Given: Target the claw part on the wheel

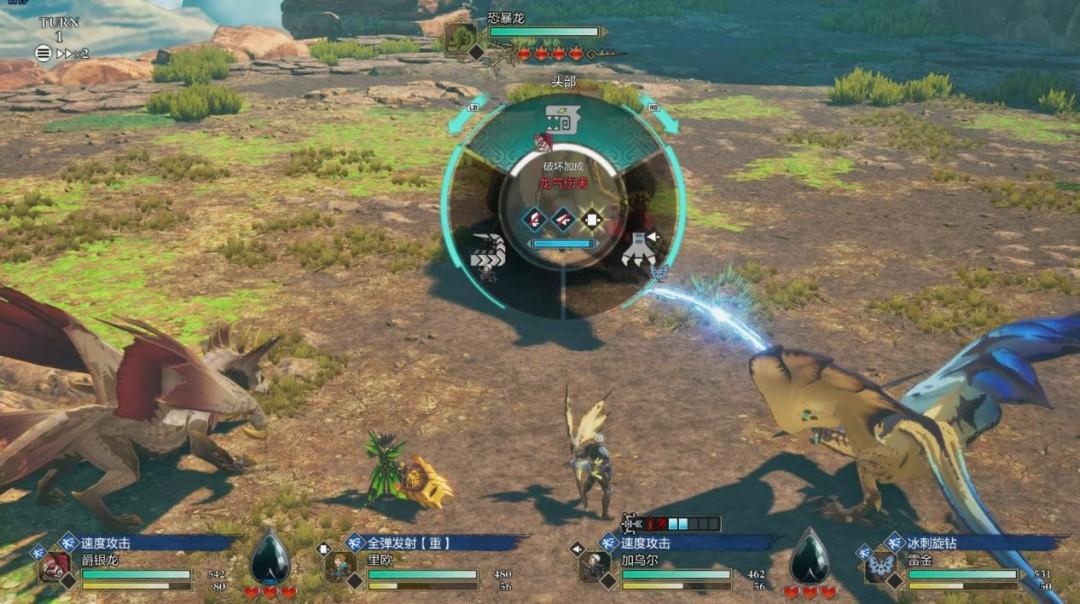Looking at the screenshot, I should point(638,248).
